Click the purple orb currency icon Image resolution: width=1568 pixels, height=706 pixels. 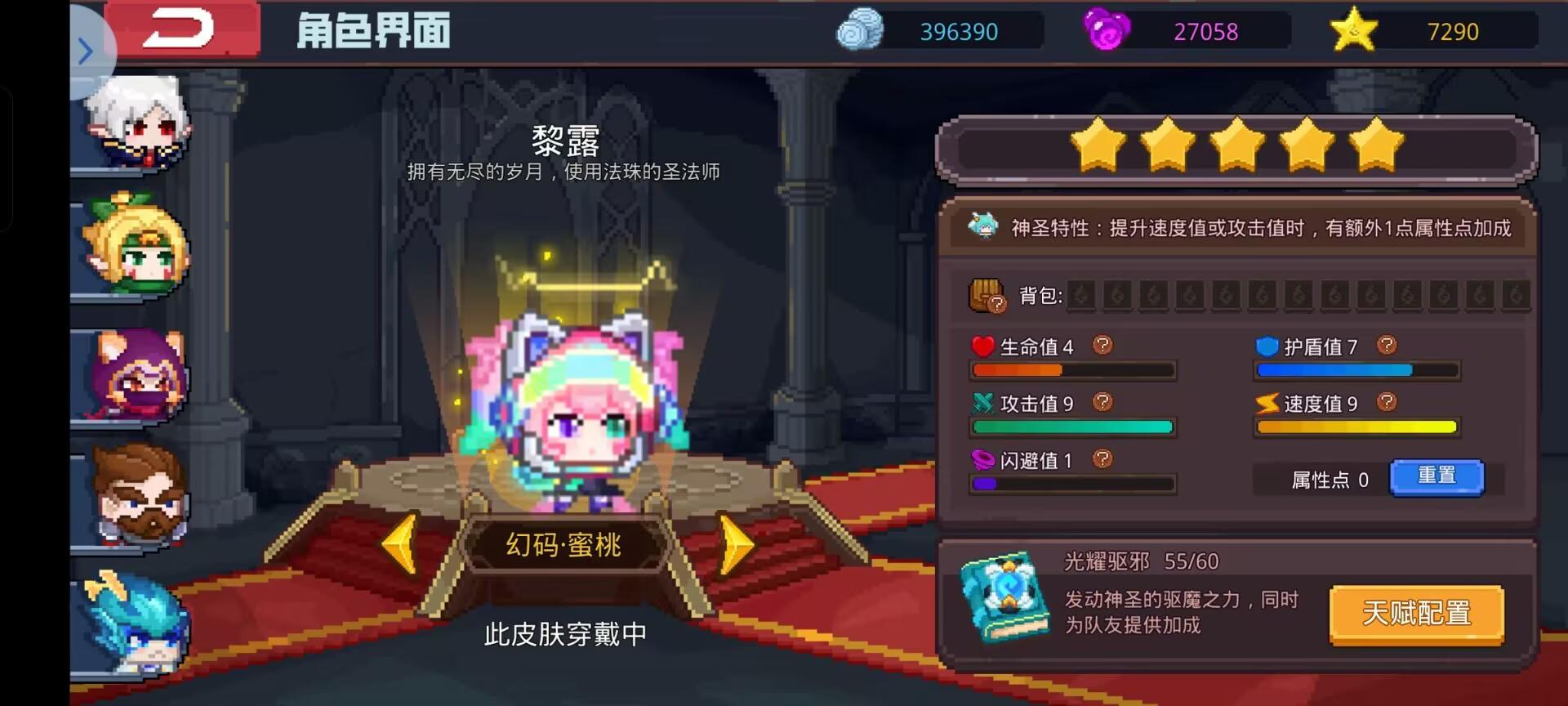[1108, 31]
